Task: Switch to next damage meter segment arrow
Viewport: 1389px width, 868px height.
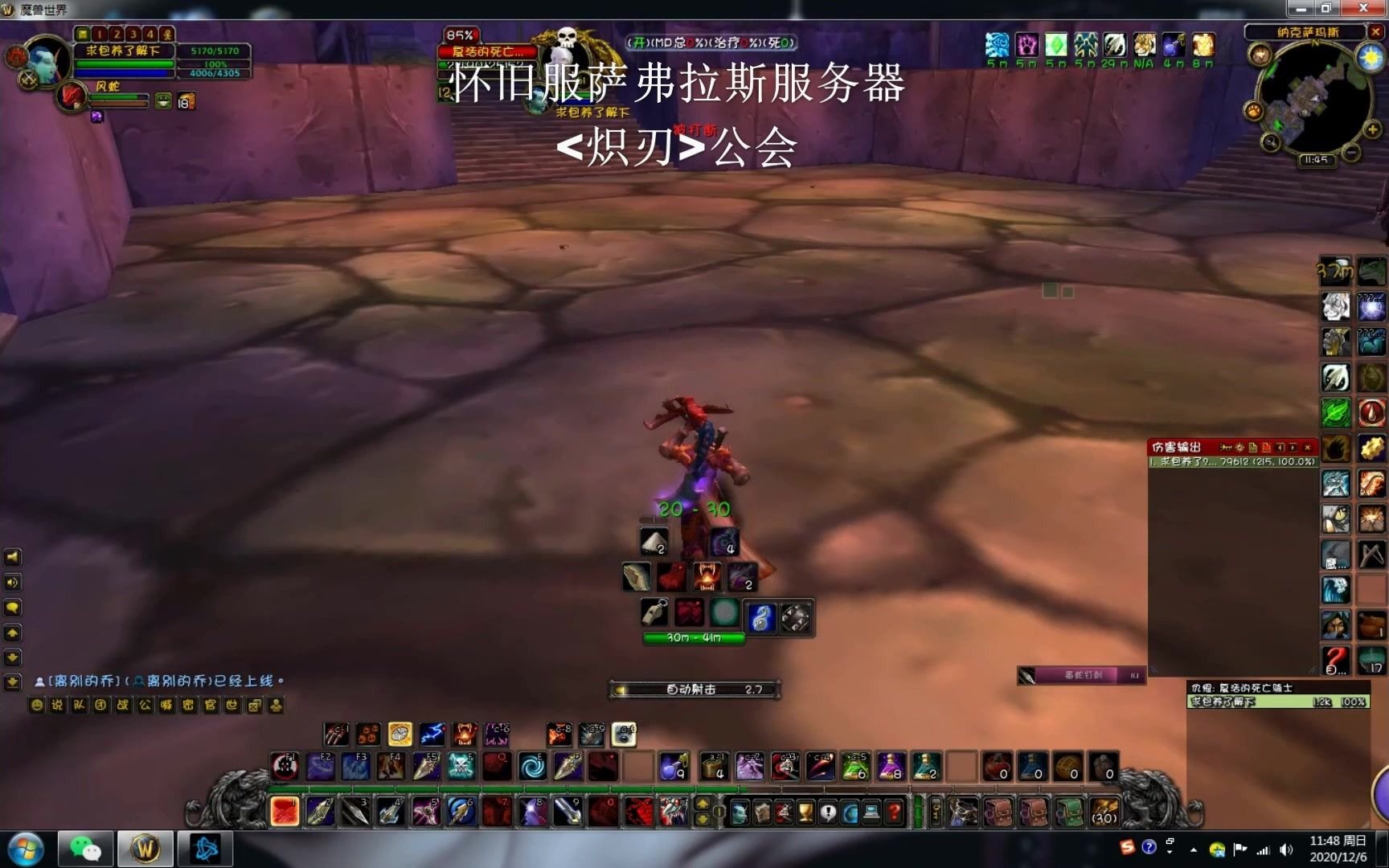Action: [1292, 447]
